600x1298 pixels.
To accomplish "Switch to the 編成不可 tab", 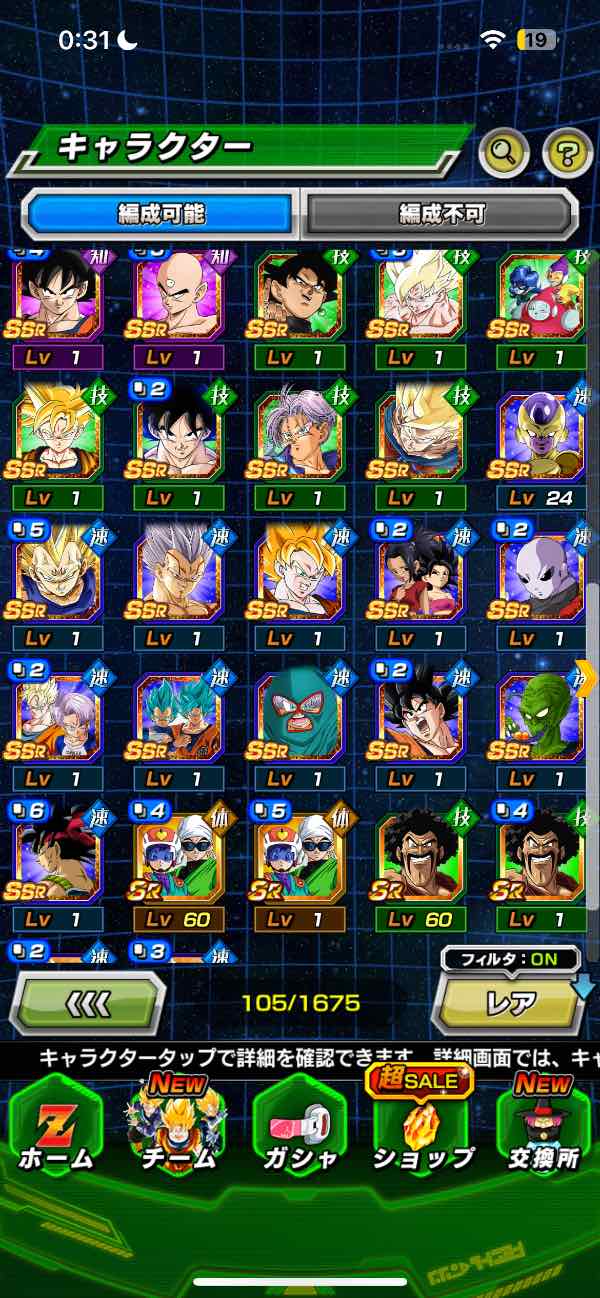I will 441,213.
